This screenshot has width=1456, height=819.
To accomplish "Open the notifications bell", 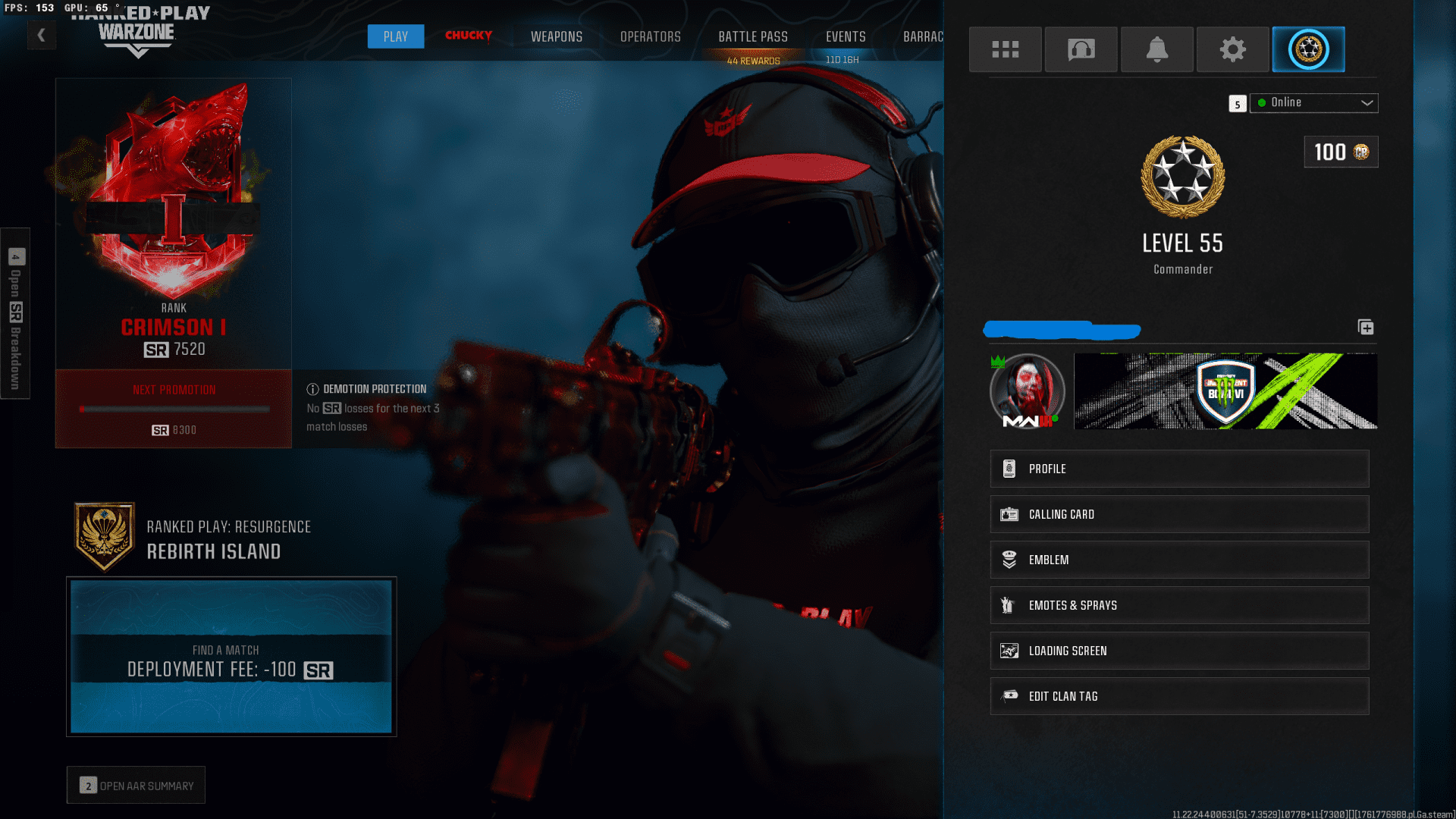I will point(1156,49).
